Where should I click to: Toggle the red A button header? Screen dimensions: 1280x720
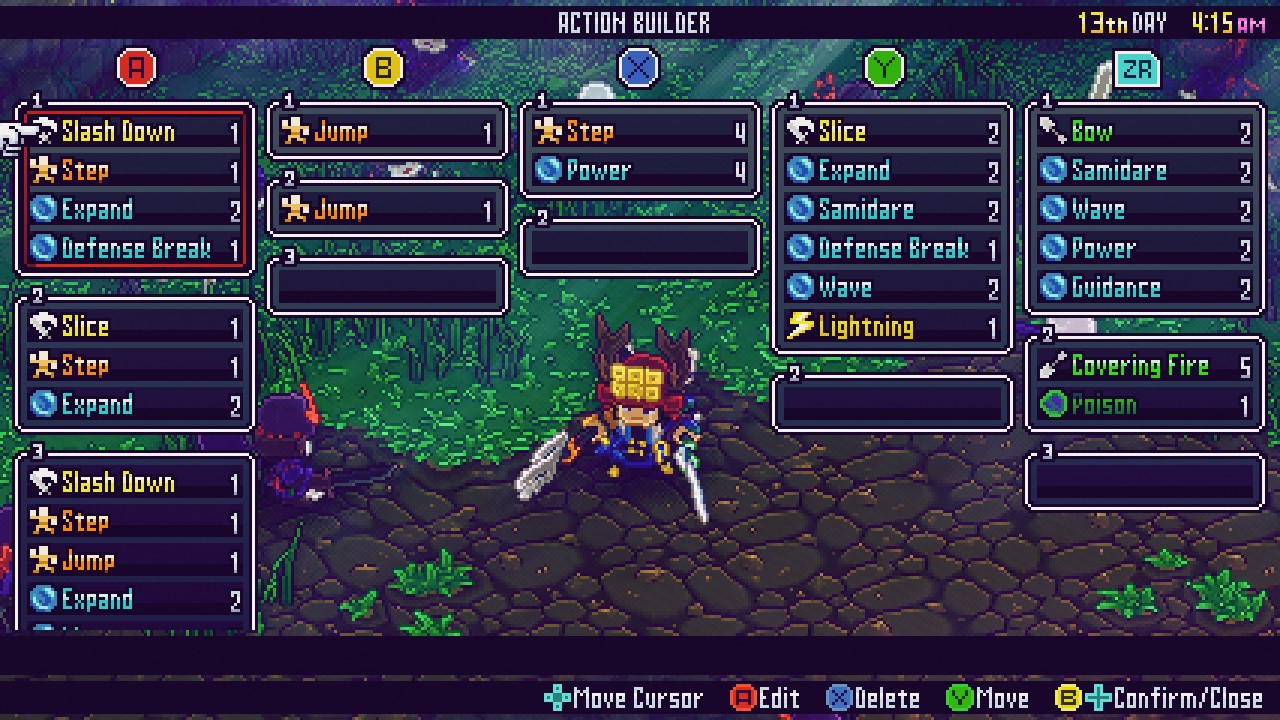(x=134, y=68)
